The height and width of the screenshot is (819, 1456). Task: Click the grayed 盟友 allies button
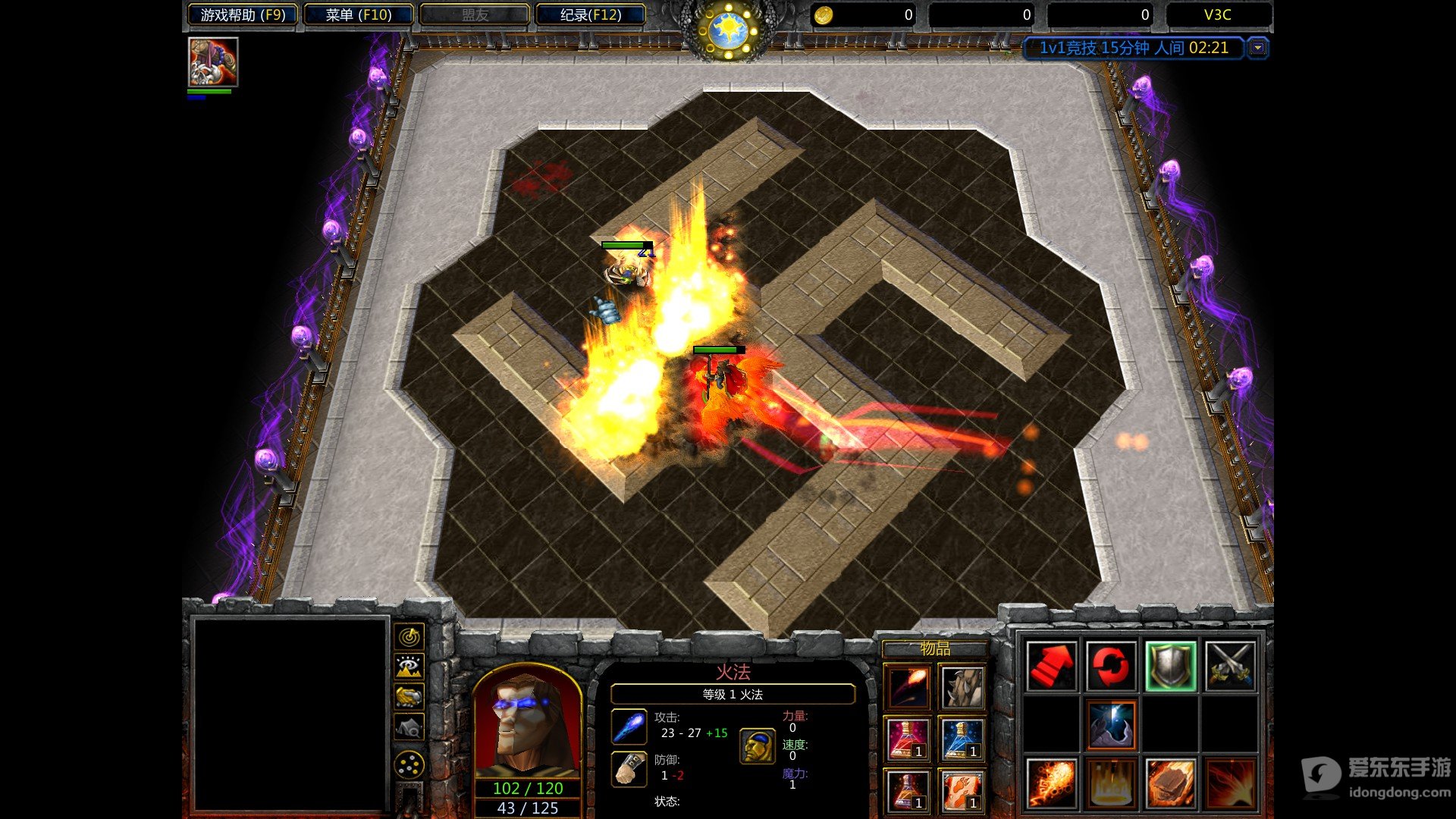(473, 14)
